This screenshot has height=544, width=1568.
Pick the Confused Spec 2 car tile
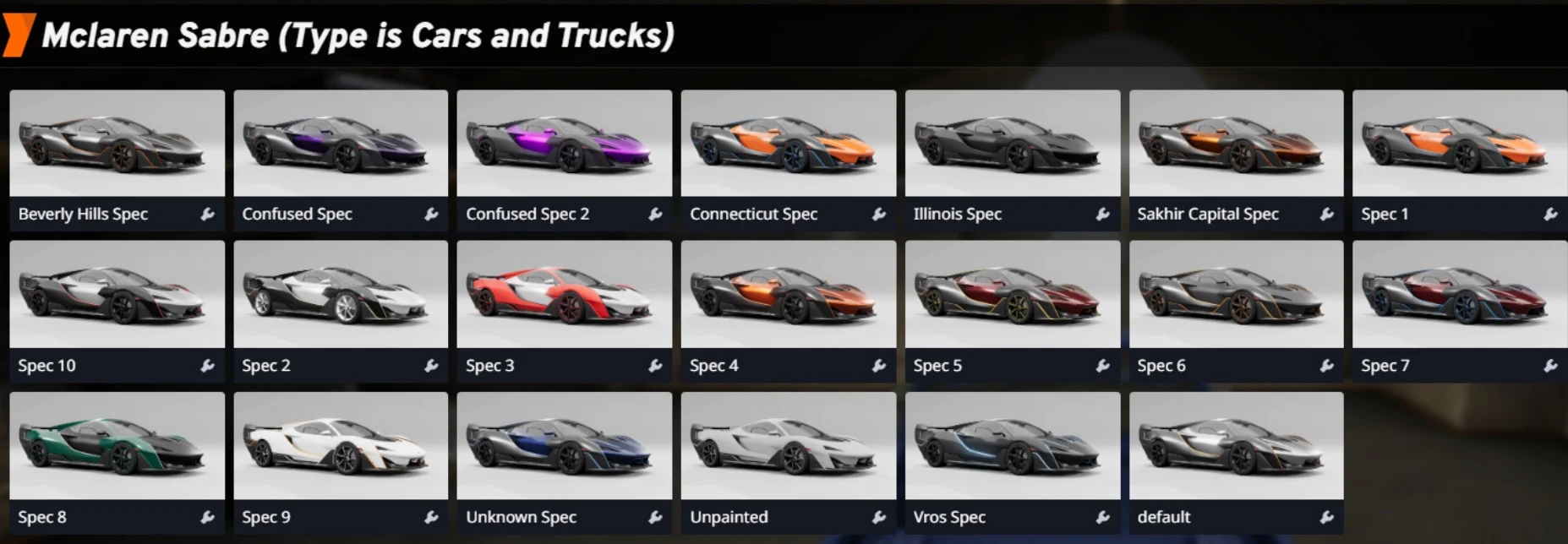click(x=564, y=144)
